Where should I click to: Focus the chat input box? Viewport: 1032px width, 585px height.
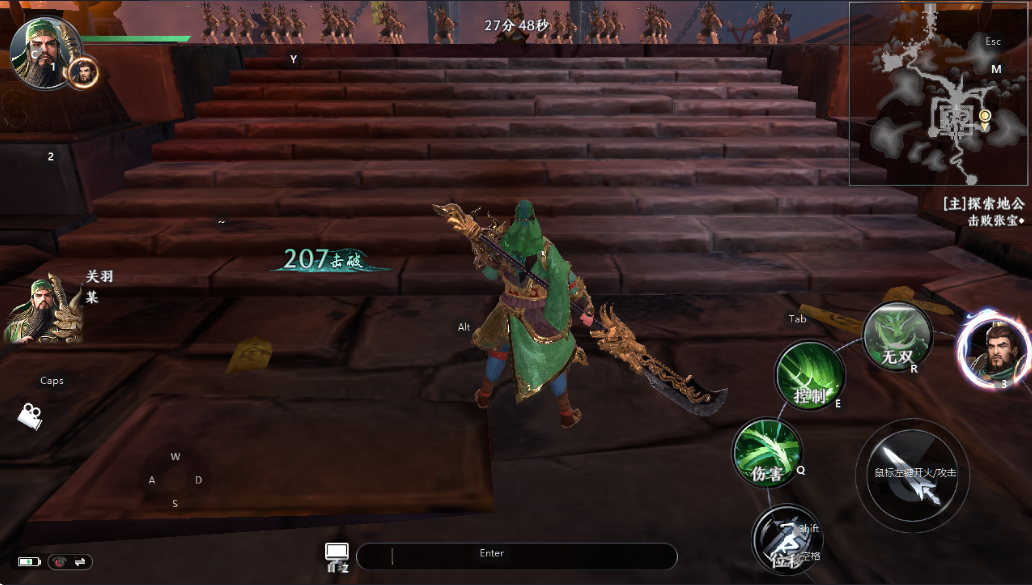[x=516, y=556]
